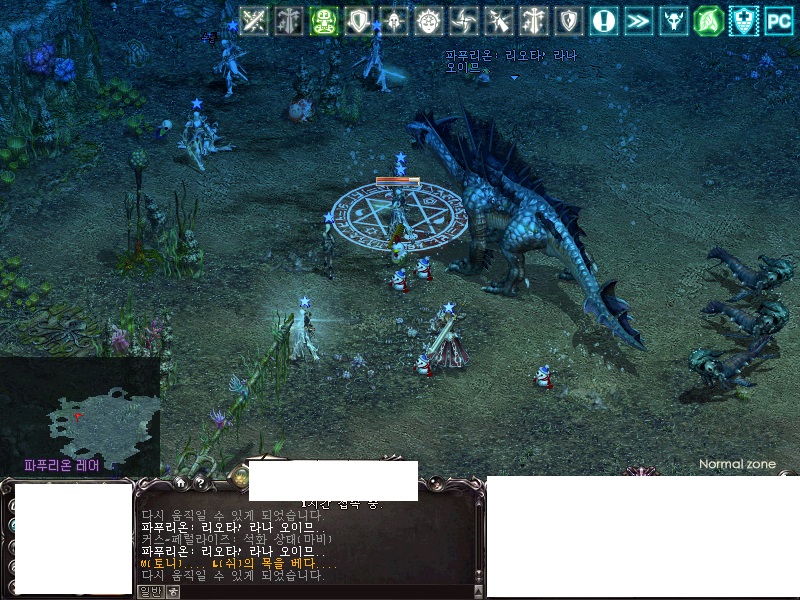
Task: Select the green seated figure buff icon
Action: click(x=323, y=20)
